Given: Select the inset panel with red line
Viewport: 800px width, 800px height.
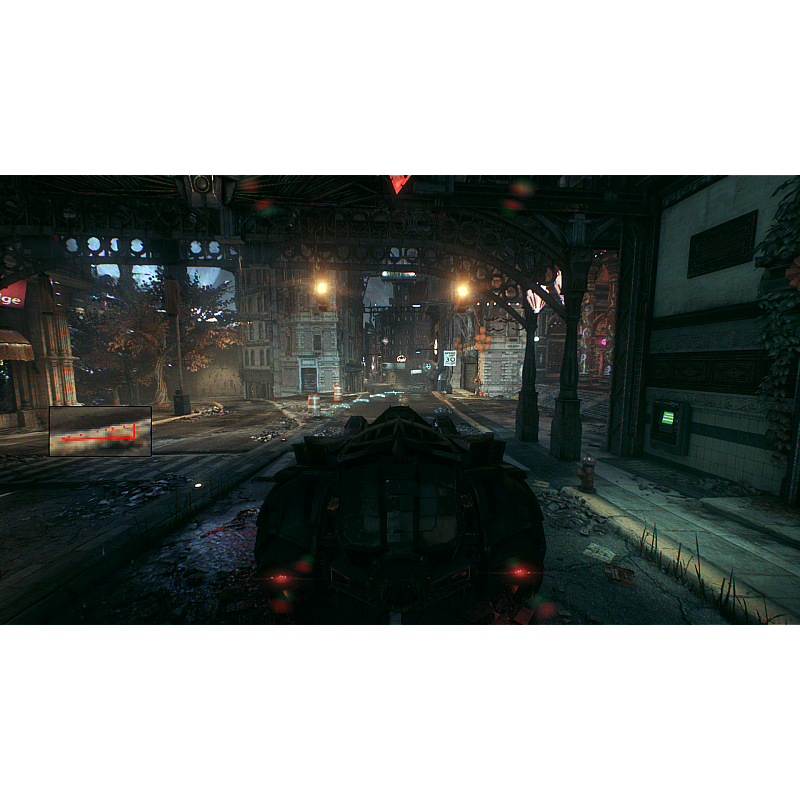Looking at the screenshot, I should tap(100, 431).
